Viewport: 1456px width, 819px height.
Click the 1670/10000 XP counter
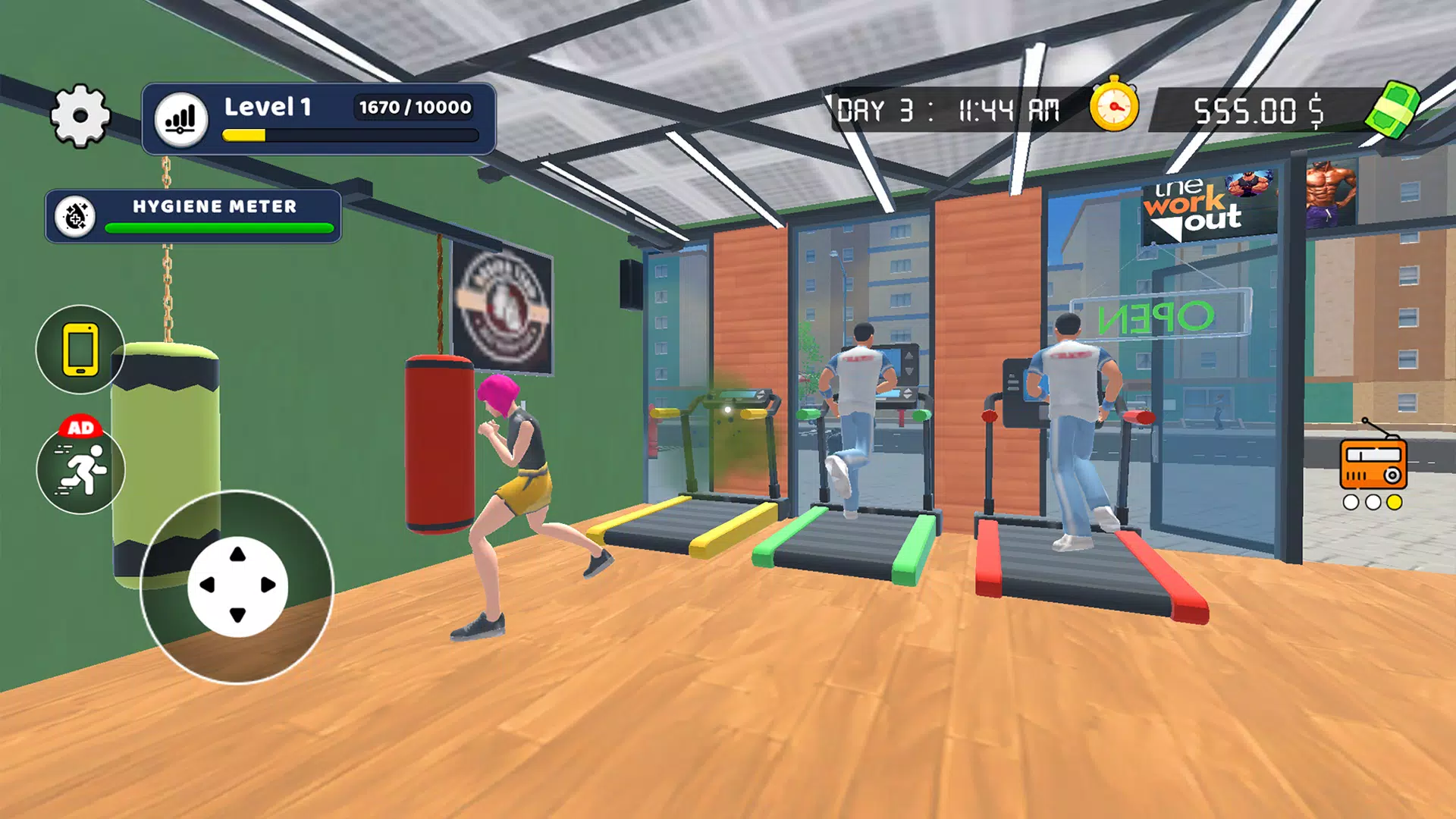[x=413, y=108]
